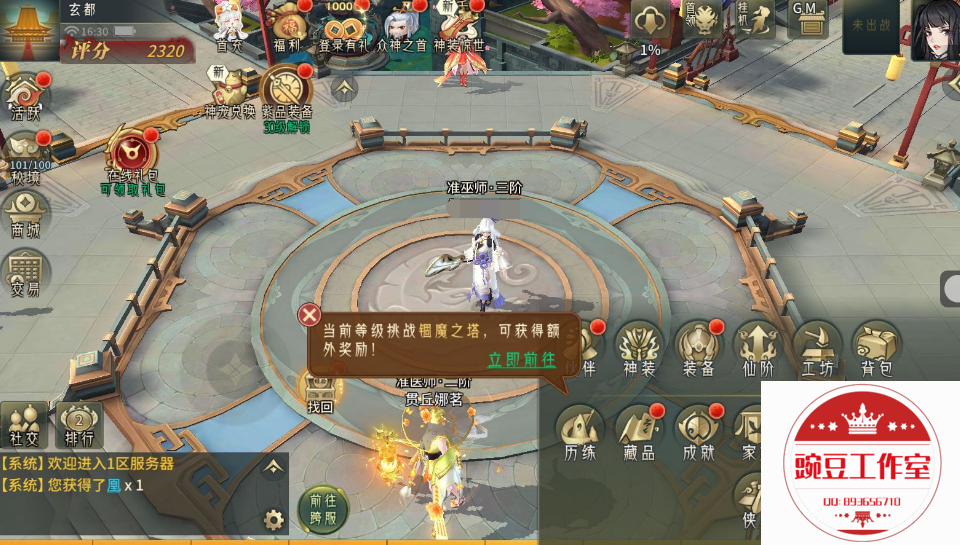Open chat settings gear icon
The image size is (960, 545).
pos(273,519)
